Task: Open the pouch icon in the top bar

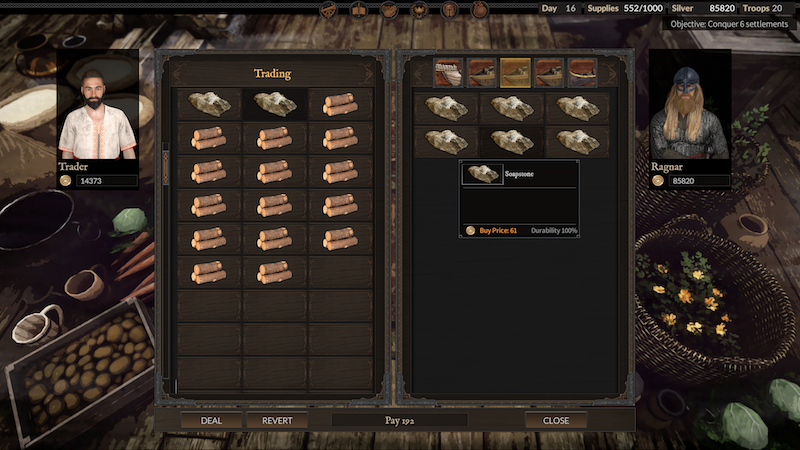Action: pos(480,10)
